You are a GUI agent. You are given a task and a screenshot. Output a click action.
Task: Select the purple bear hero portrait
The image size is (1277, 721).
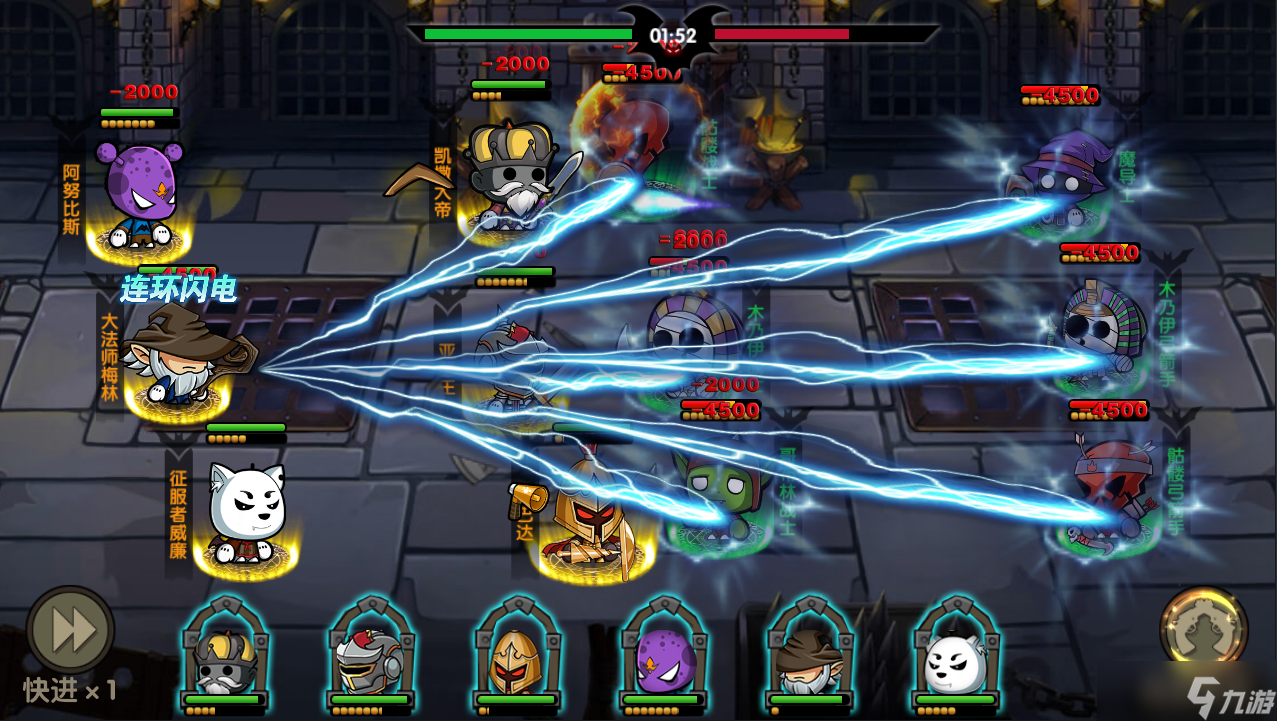click(660, 660)
